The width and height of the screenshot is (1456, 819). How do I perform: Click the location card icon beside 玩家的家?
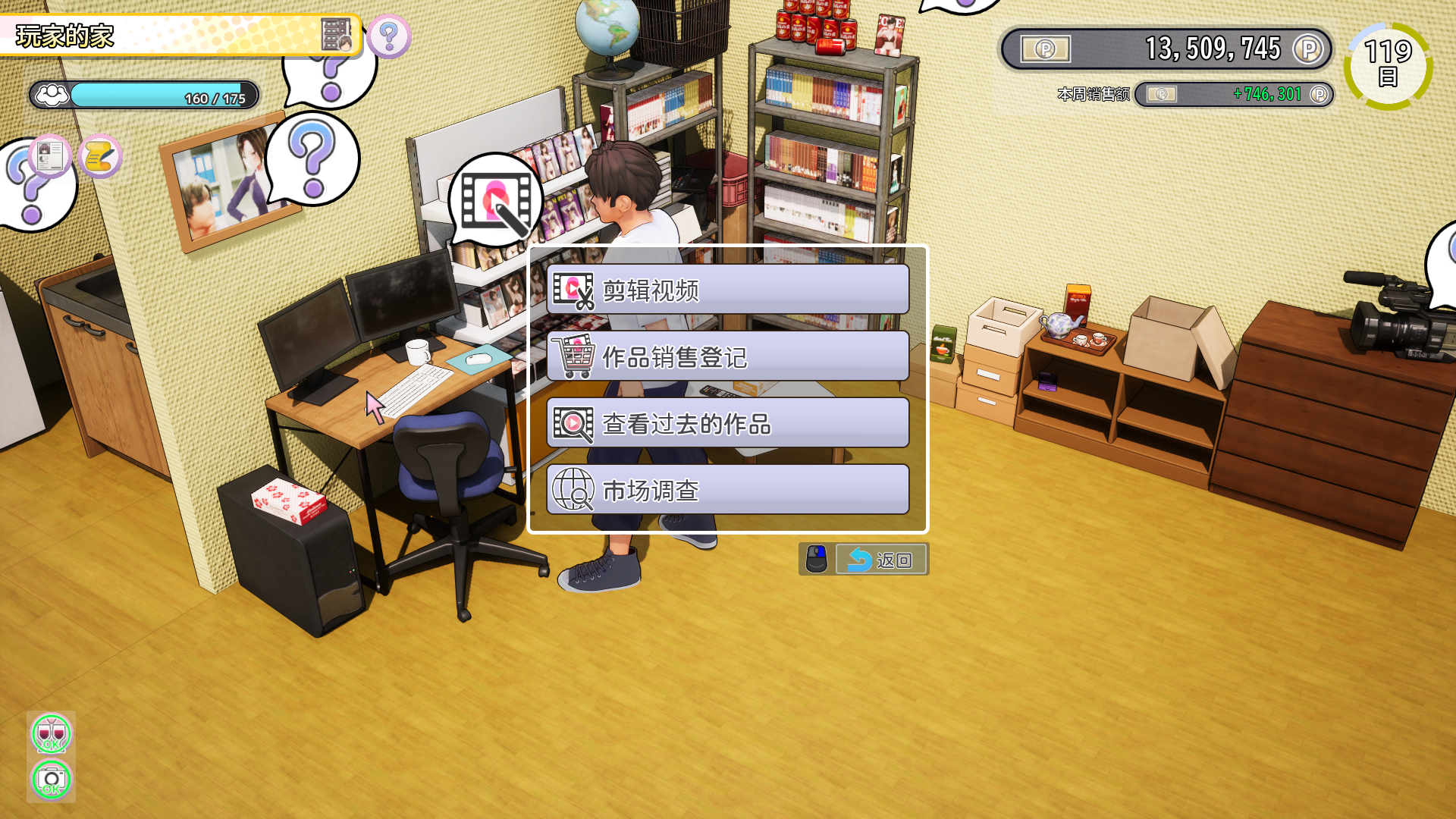point(336,35)
